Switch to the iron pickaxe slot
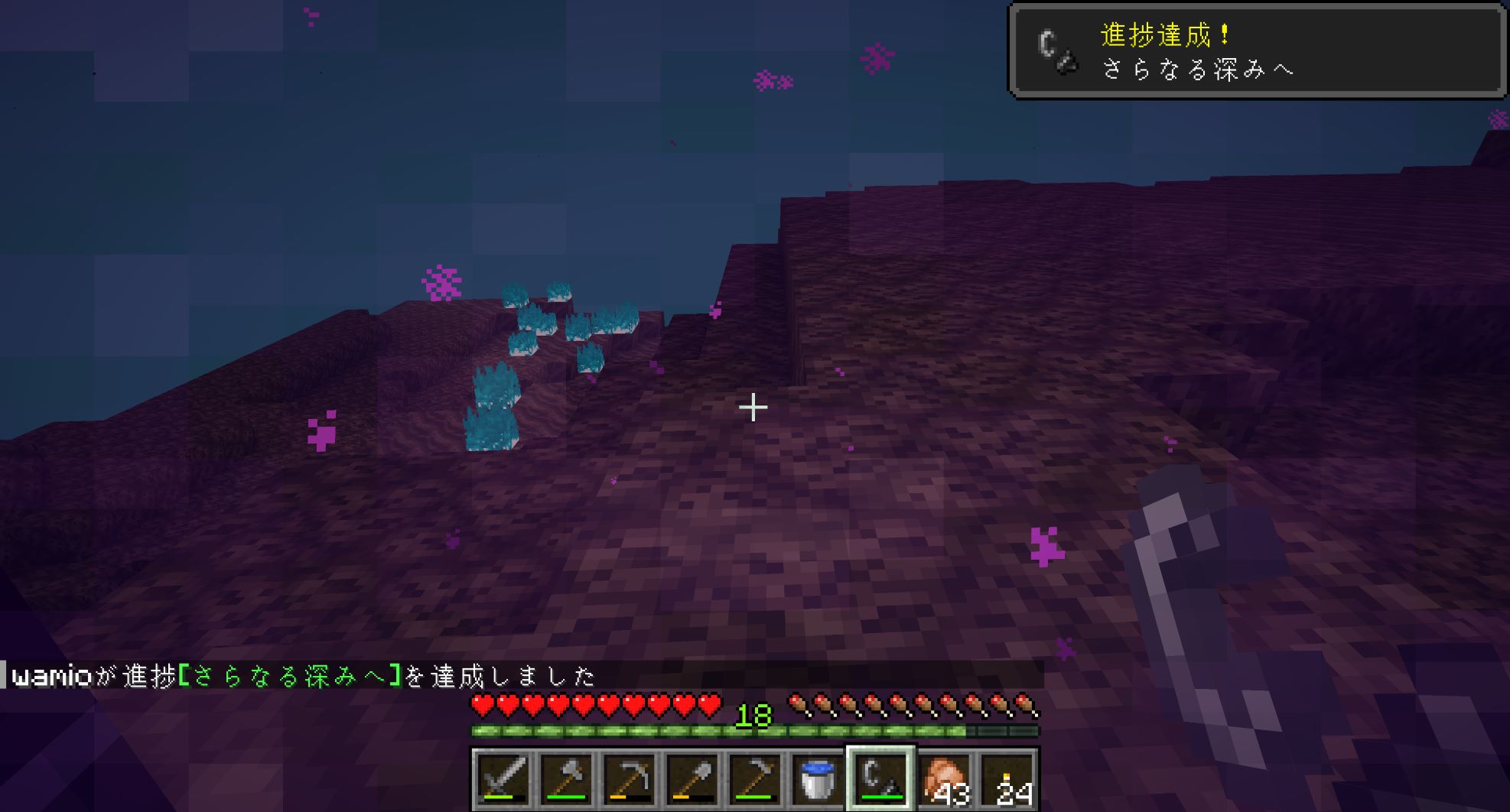 (629, 779)
